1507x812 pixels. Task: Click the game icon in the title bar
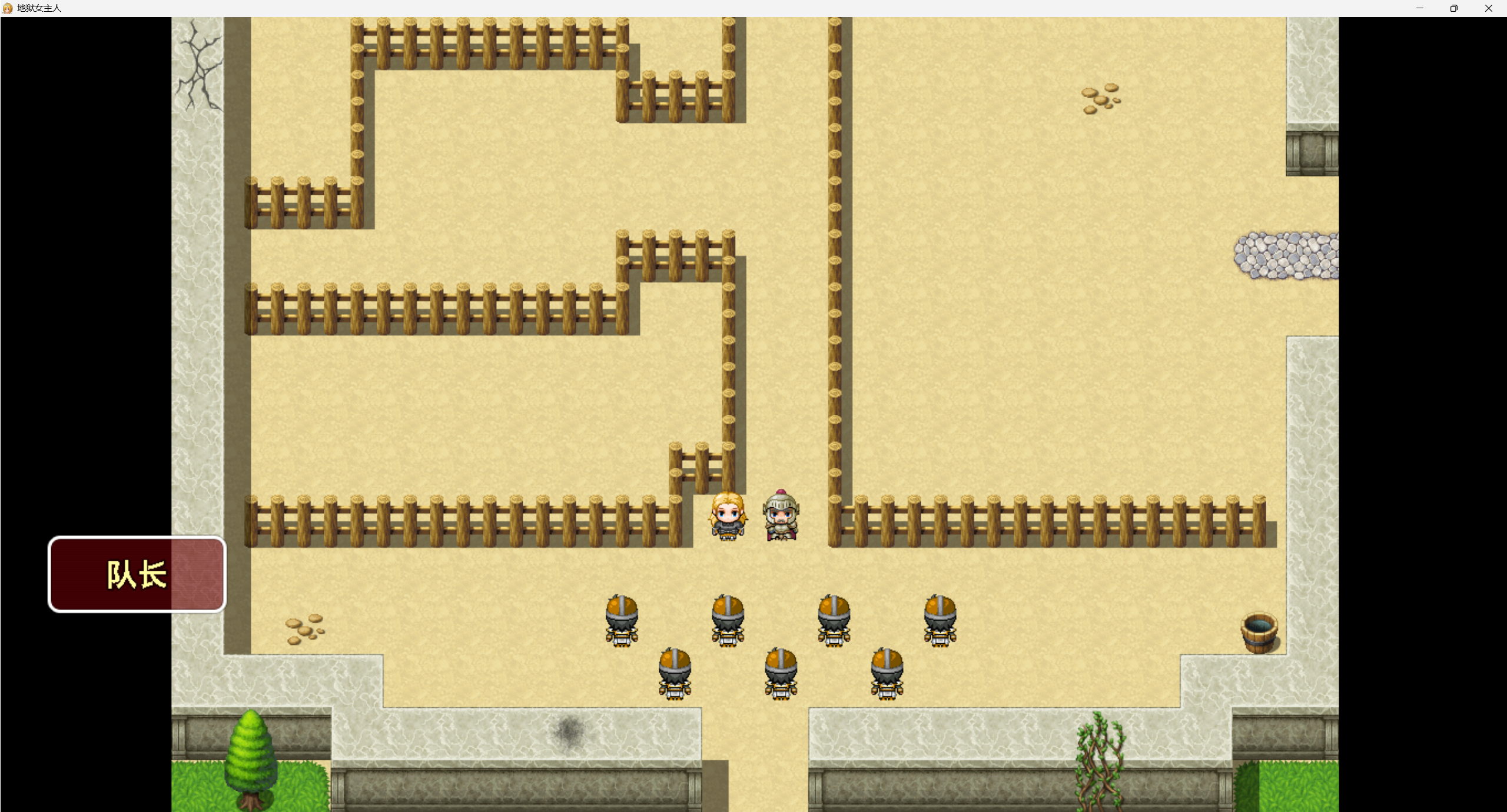point(8,8)
